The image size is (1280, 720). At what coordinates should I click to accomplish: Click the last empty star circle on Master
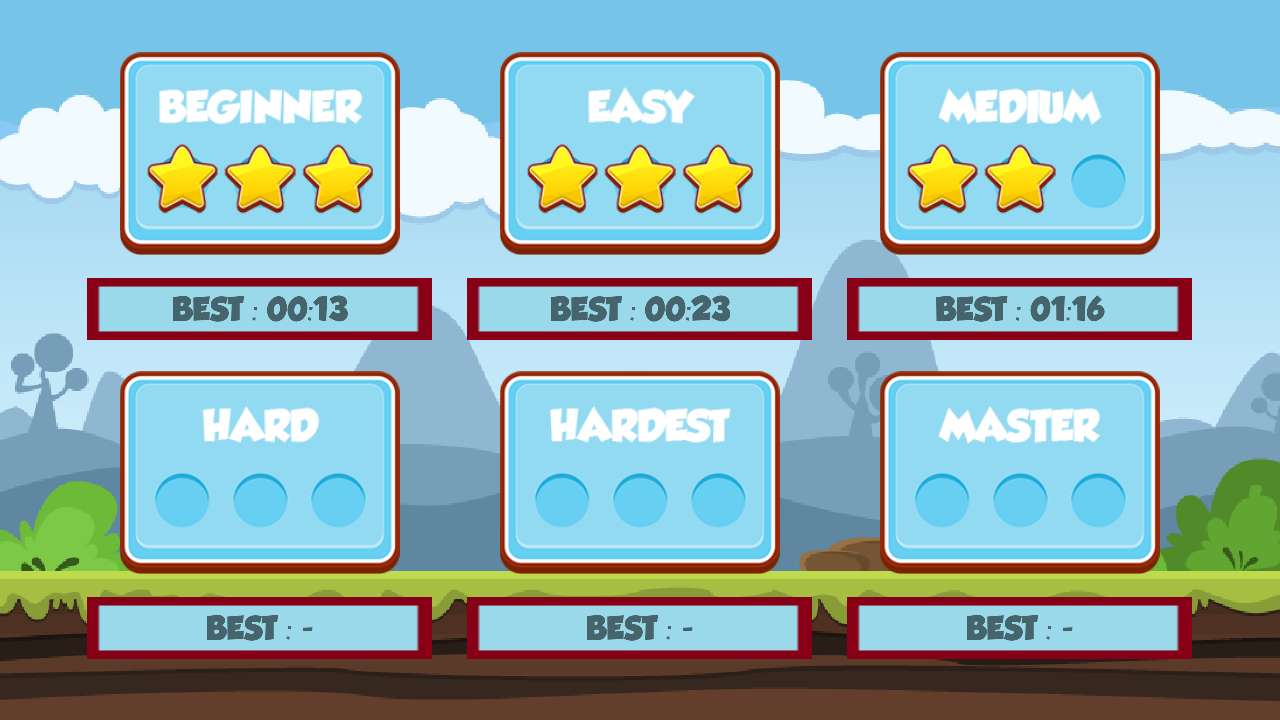1096,500
